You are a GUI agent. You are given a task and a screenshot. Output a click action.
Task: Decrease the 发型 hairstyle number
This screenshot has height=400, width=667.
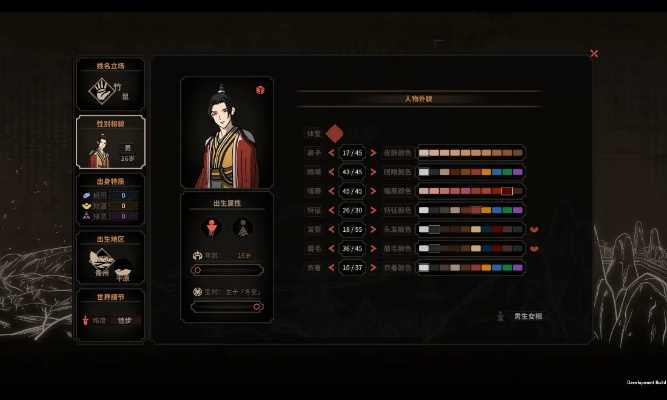pos(330,229)
